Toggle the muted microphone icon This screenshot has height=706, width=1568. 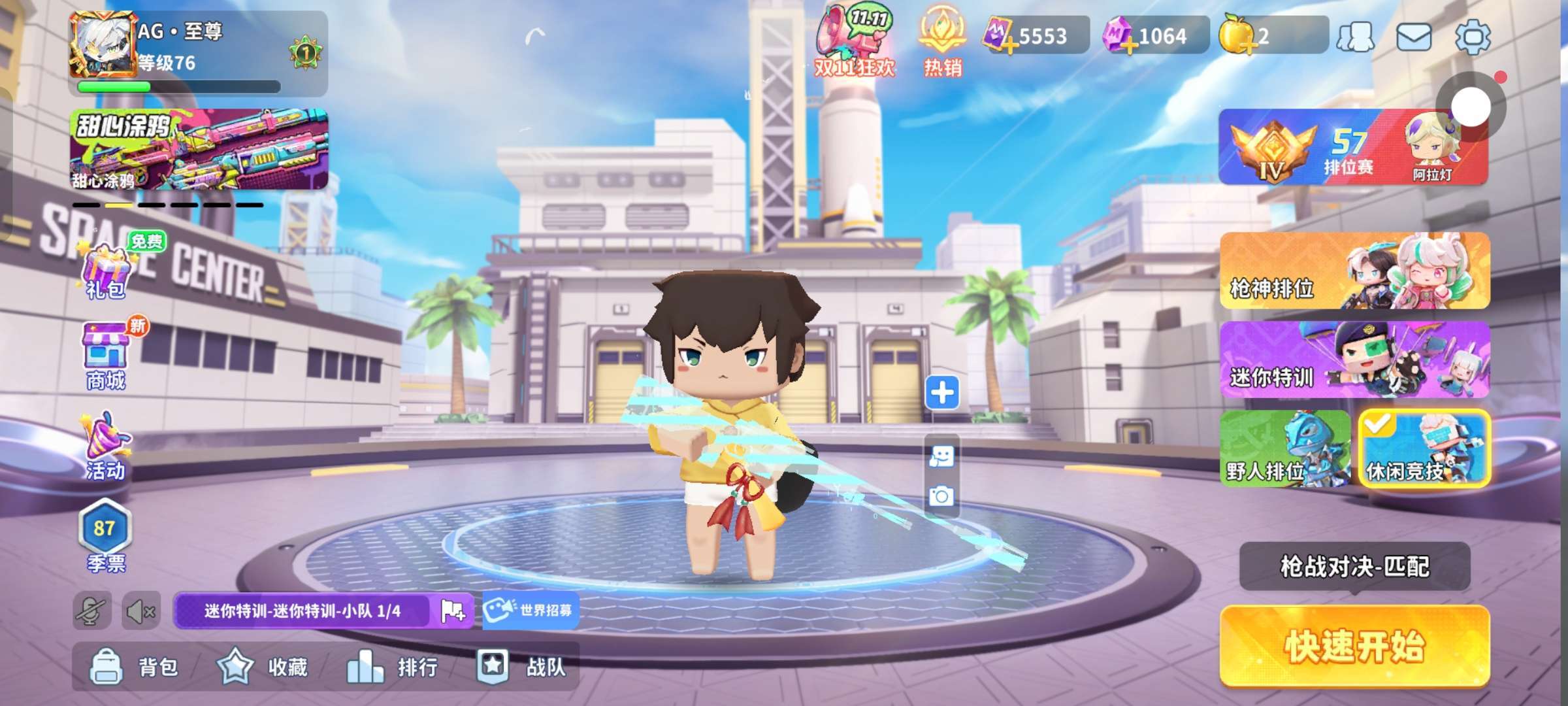[x=91, y=611]
